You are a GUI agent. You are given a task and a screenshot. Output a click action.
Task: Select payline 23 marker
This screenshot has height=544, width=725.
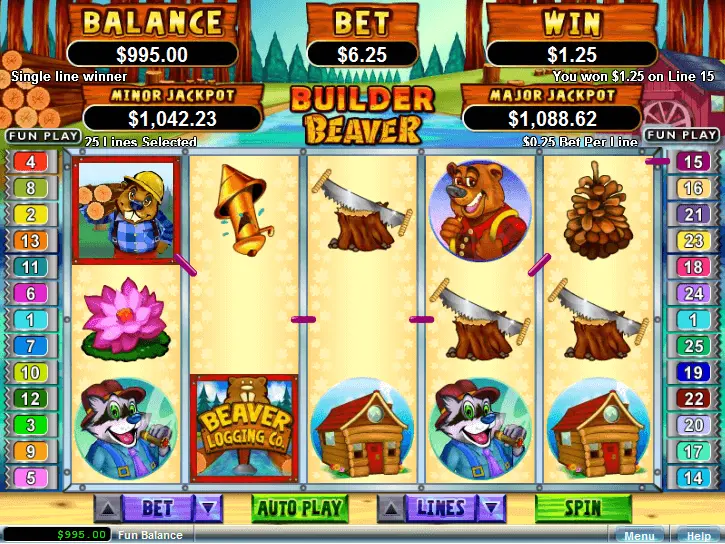[x=692, y=240]
